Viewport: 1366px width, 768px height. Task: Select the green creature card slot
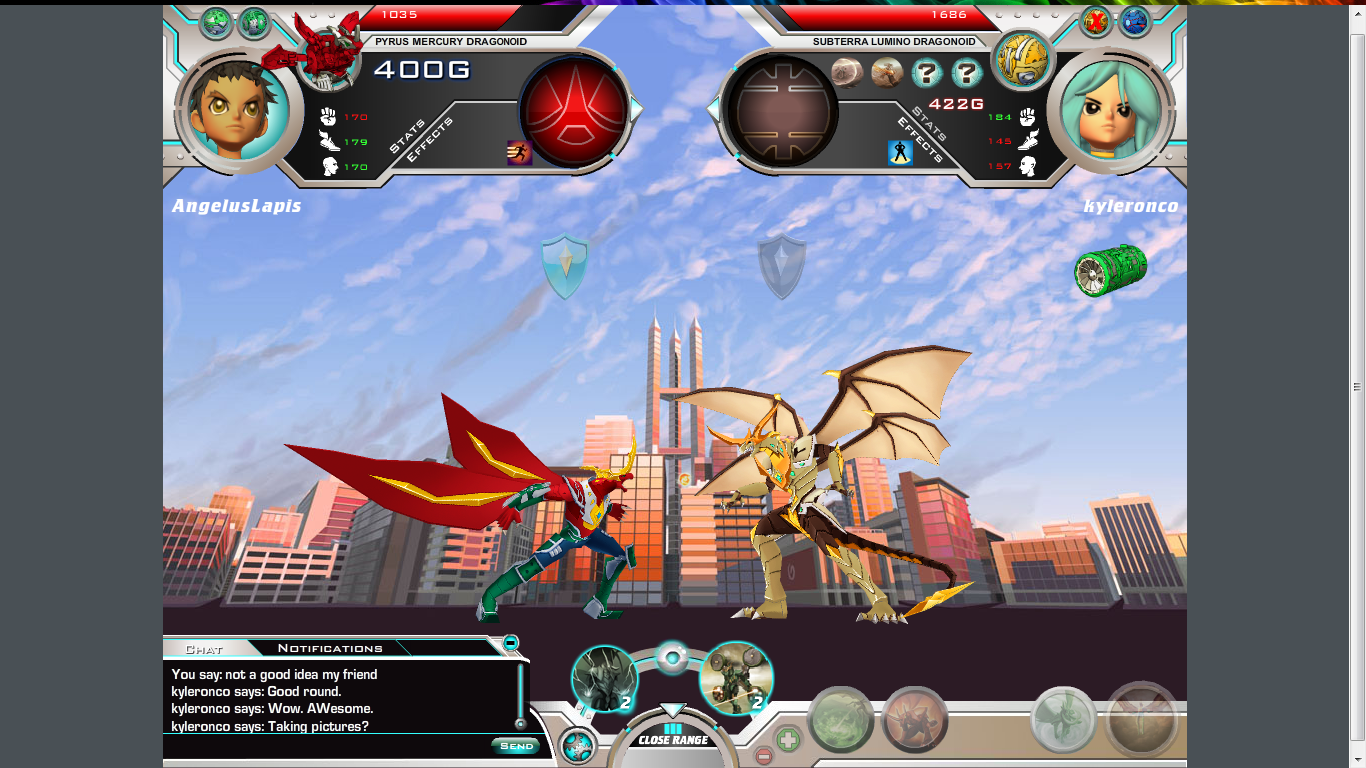[x=840, y=719]
